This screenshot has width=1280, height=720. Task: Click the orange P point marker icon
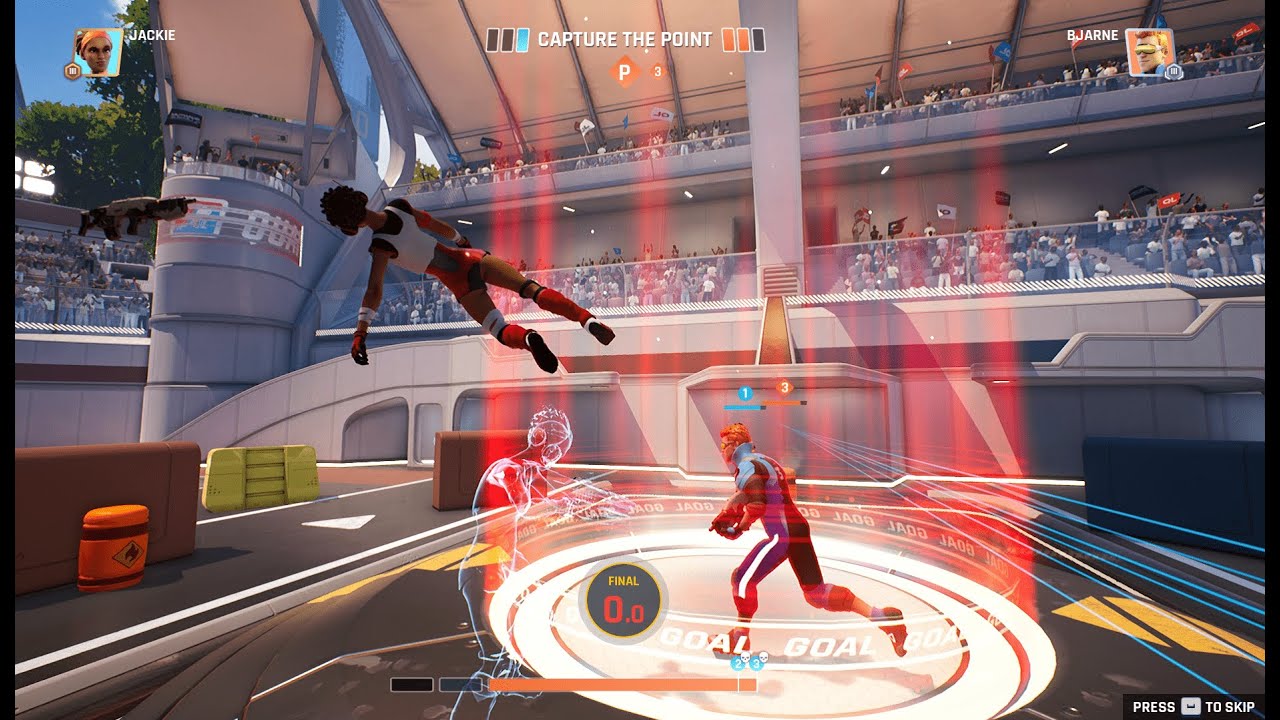626,72
